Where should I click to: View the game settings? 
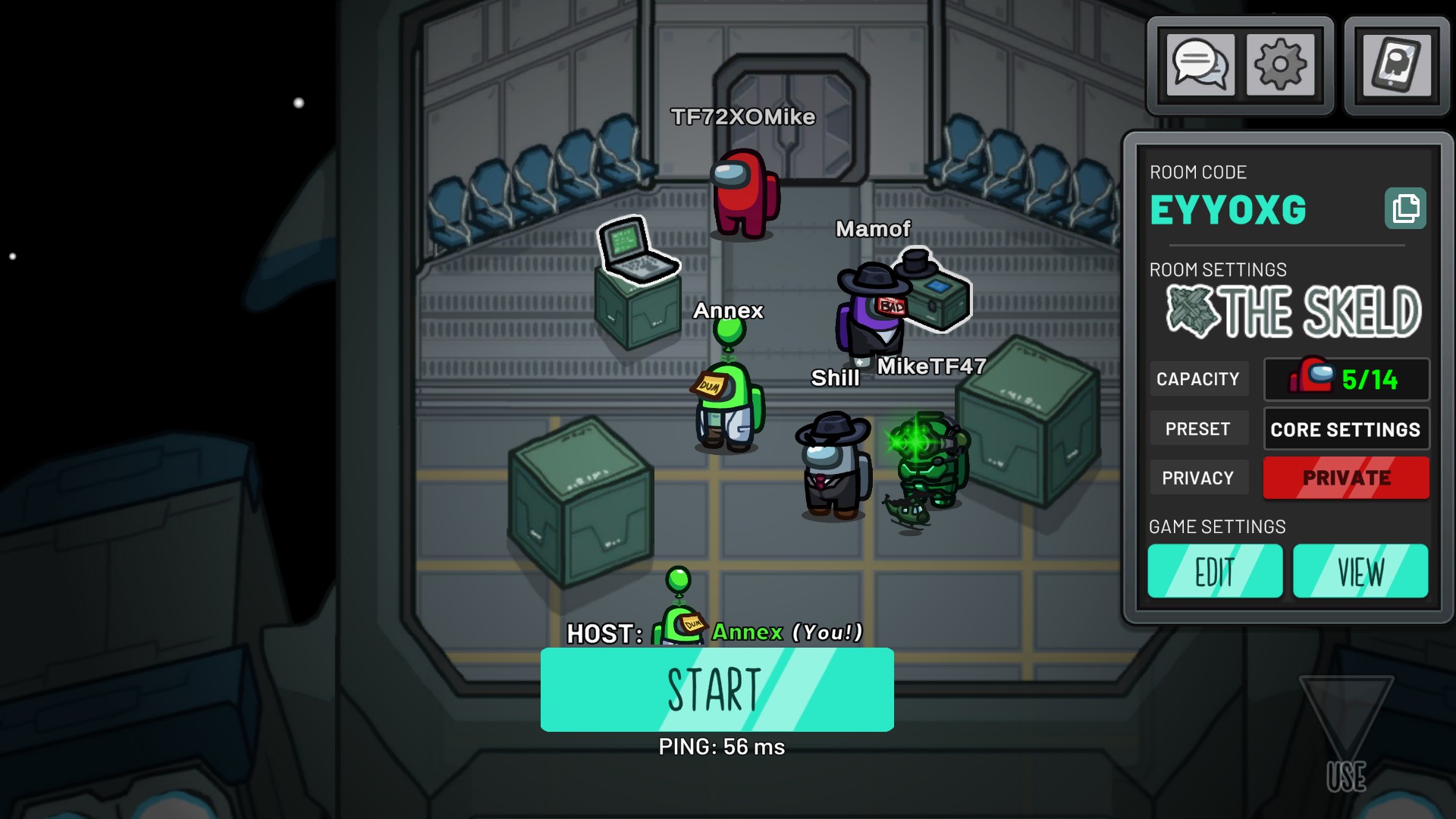1360,571
